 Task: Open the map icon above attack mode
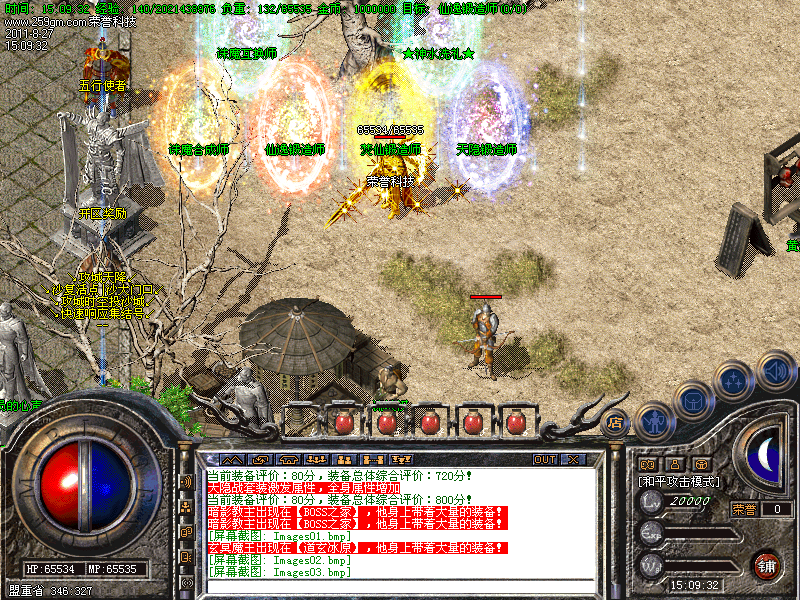[647, 464]
